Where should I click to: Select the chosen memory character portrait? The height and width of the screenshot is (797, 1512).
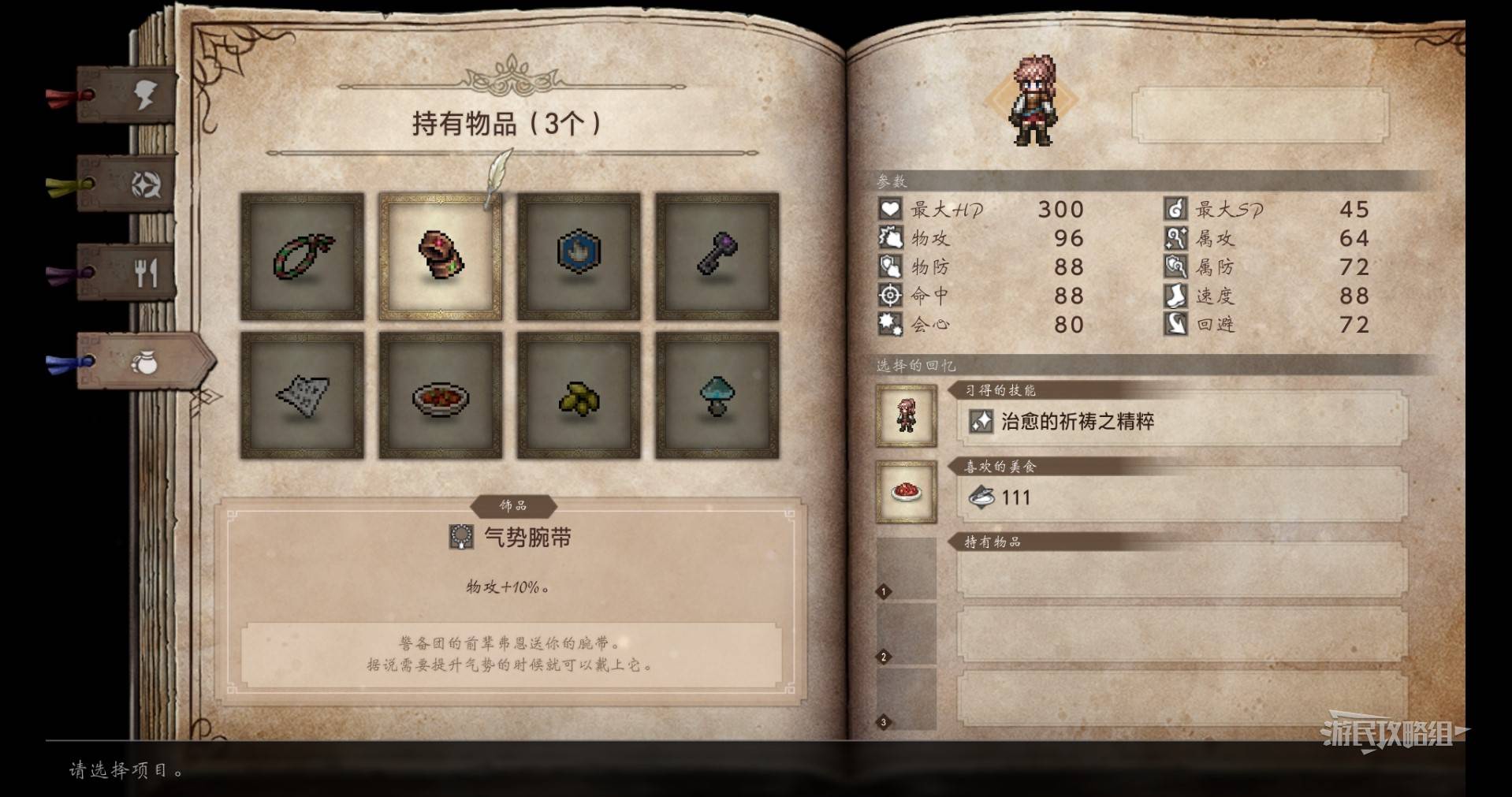tap(906, 415)
